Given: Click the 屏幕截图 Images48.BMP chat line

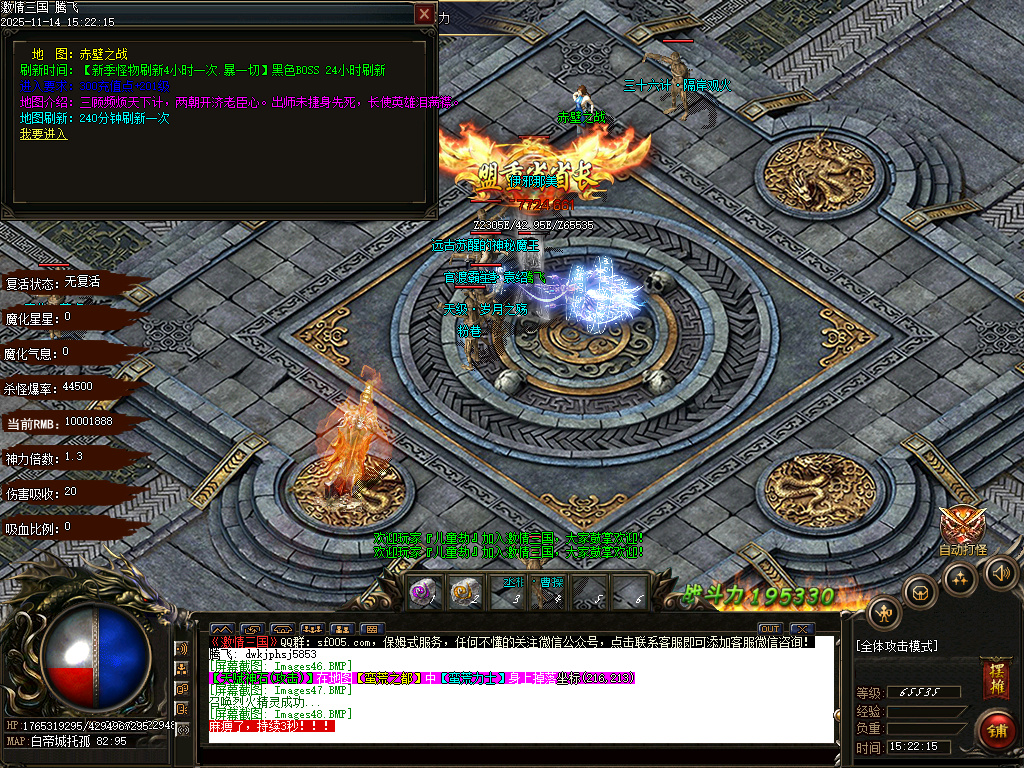Looking at the screenshot, I should (x=281, y=714).
